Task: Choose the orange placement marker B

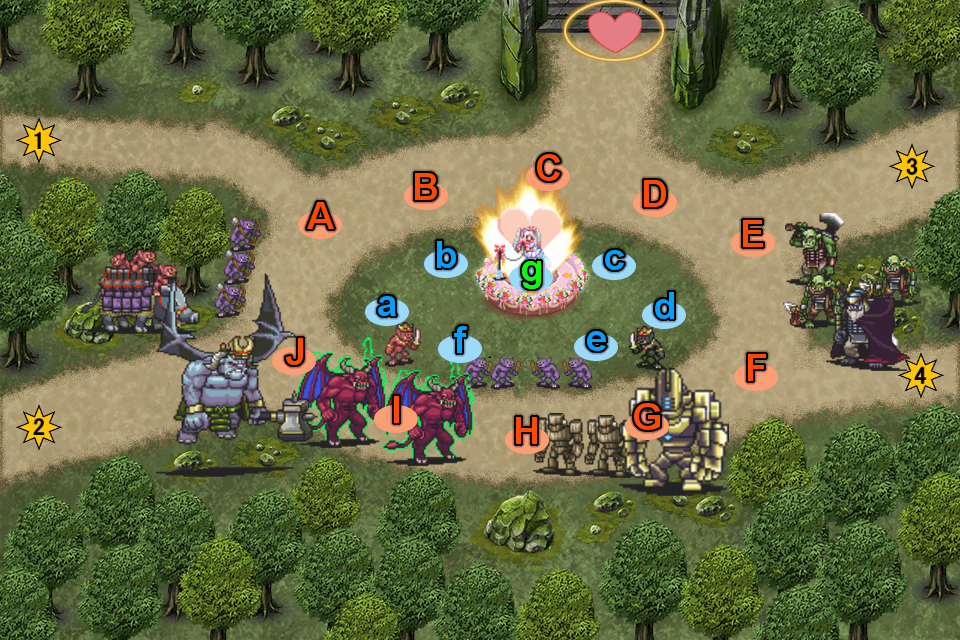Action: pos(426,188)
